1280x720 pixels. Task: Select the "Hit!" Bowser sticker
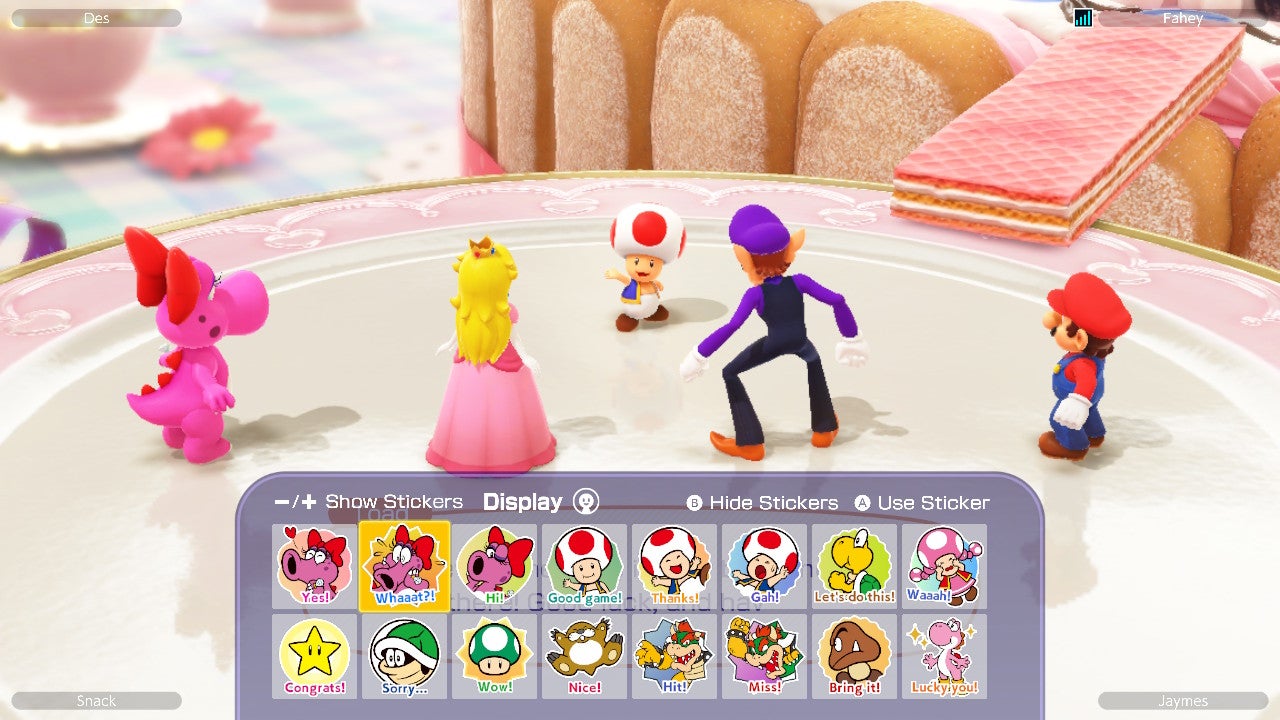pos(674,655)
